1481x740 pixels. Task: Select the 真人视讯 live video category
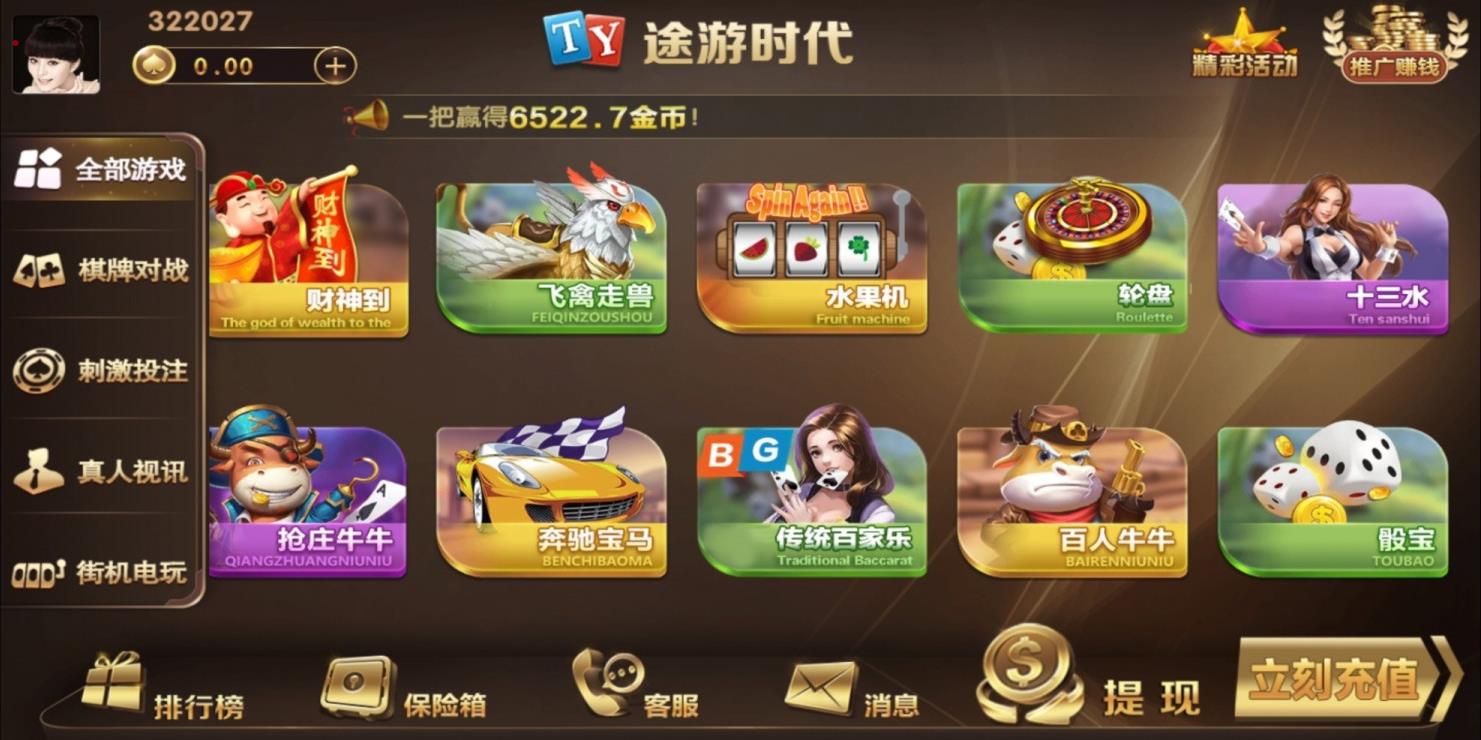click(x=100, y=469)
